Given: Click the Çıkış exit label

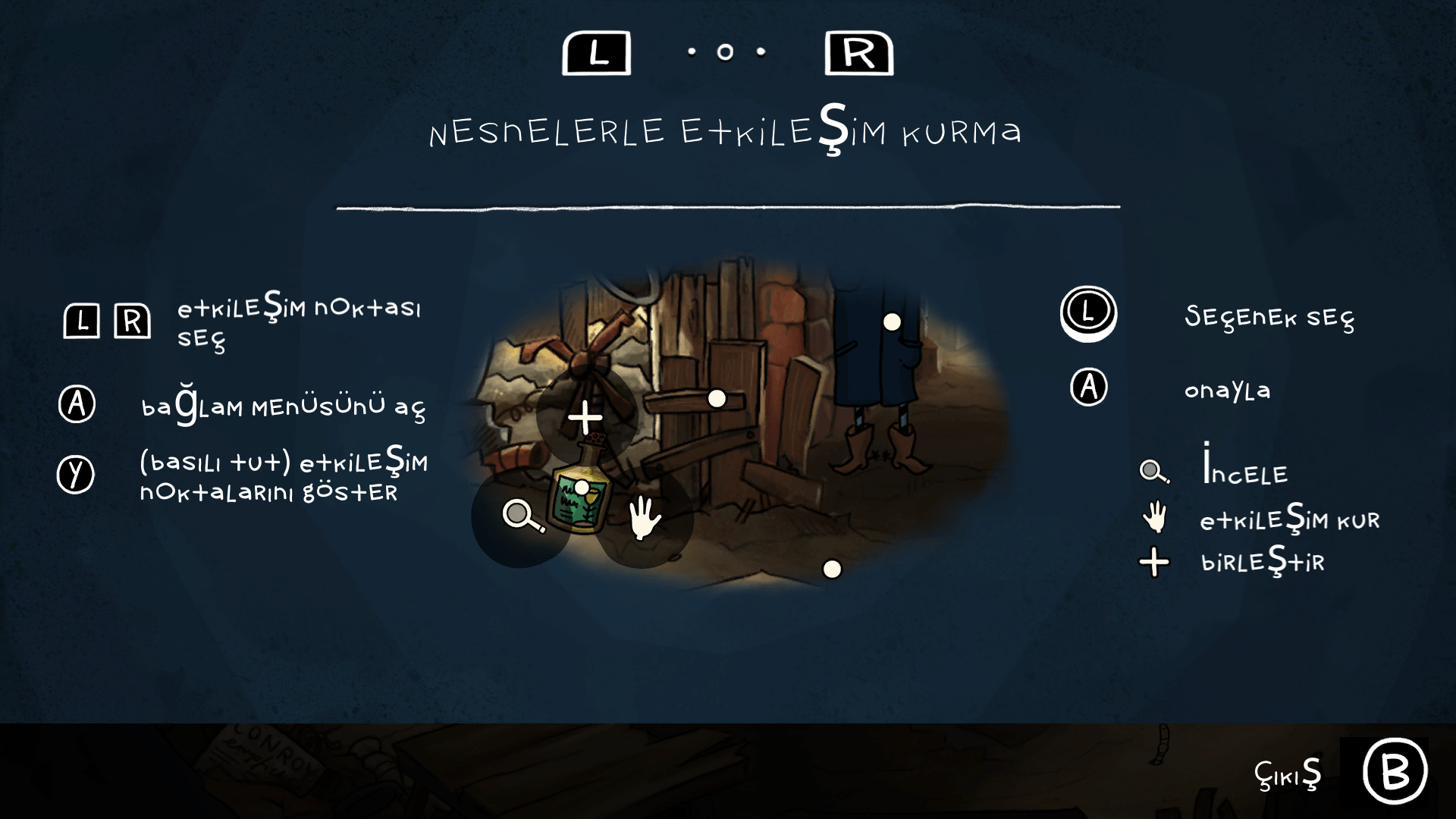Looking at the screenshot, I should [1288, 774].
